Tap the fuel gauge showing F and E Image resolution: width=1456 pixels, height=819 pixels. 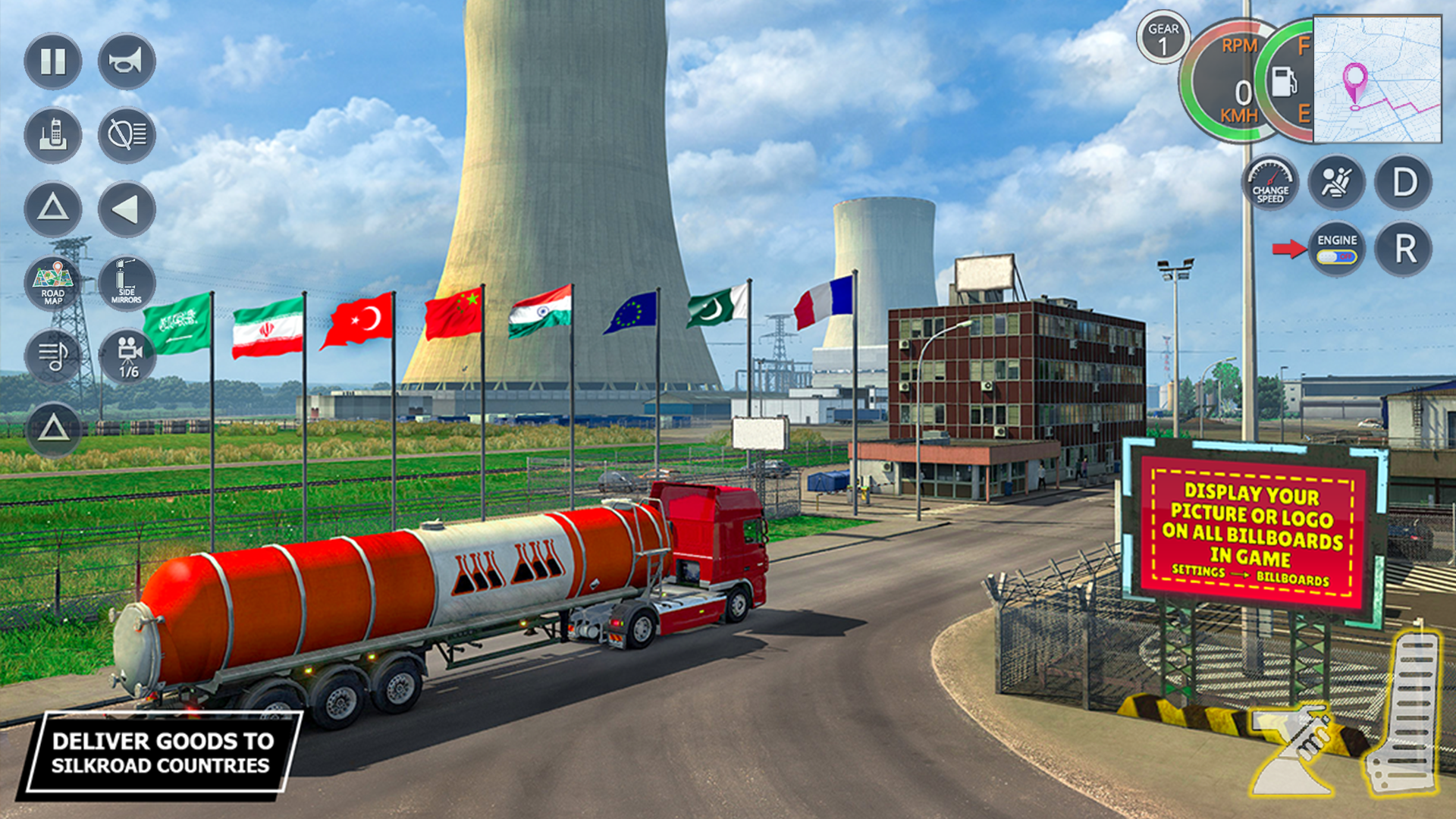pyautogui.click(x=1285, y=83)
